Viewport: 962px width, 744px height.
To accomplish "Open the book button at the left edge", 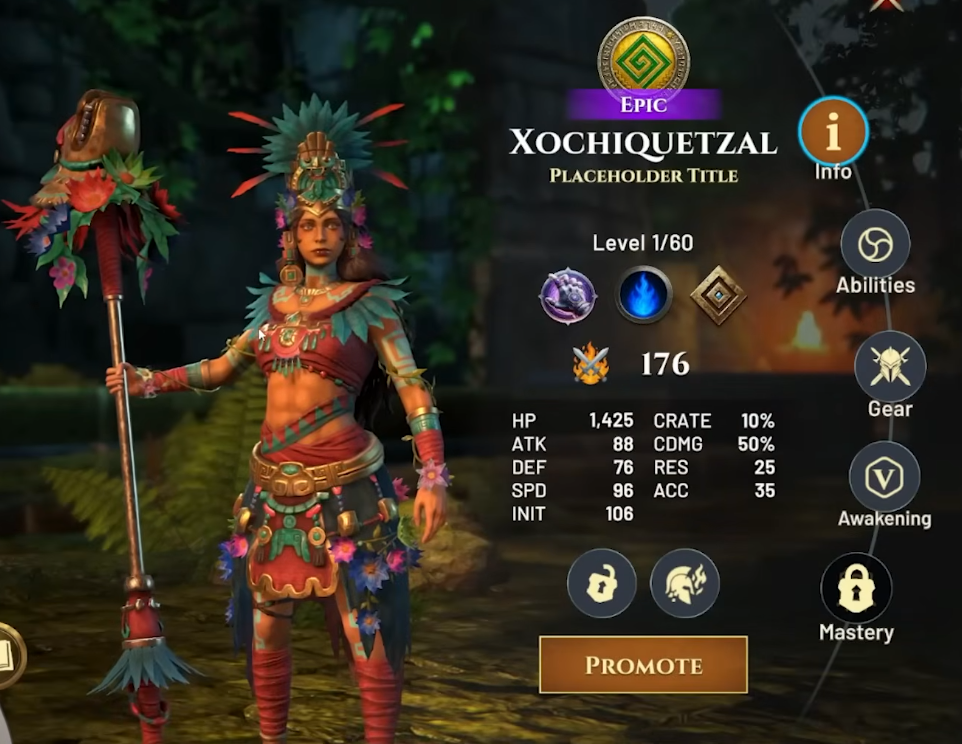I will (8, 655).
